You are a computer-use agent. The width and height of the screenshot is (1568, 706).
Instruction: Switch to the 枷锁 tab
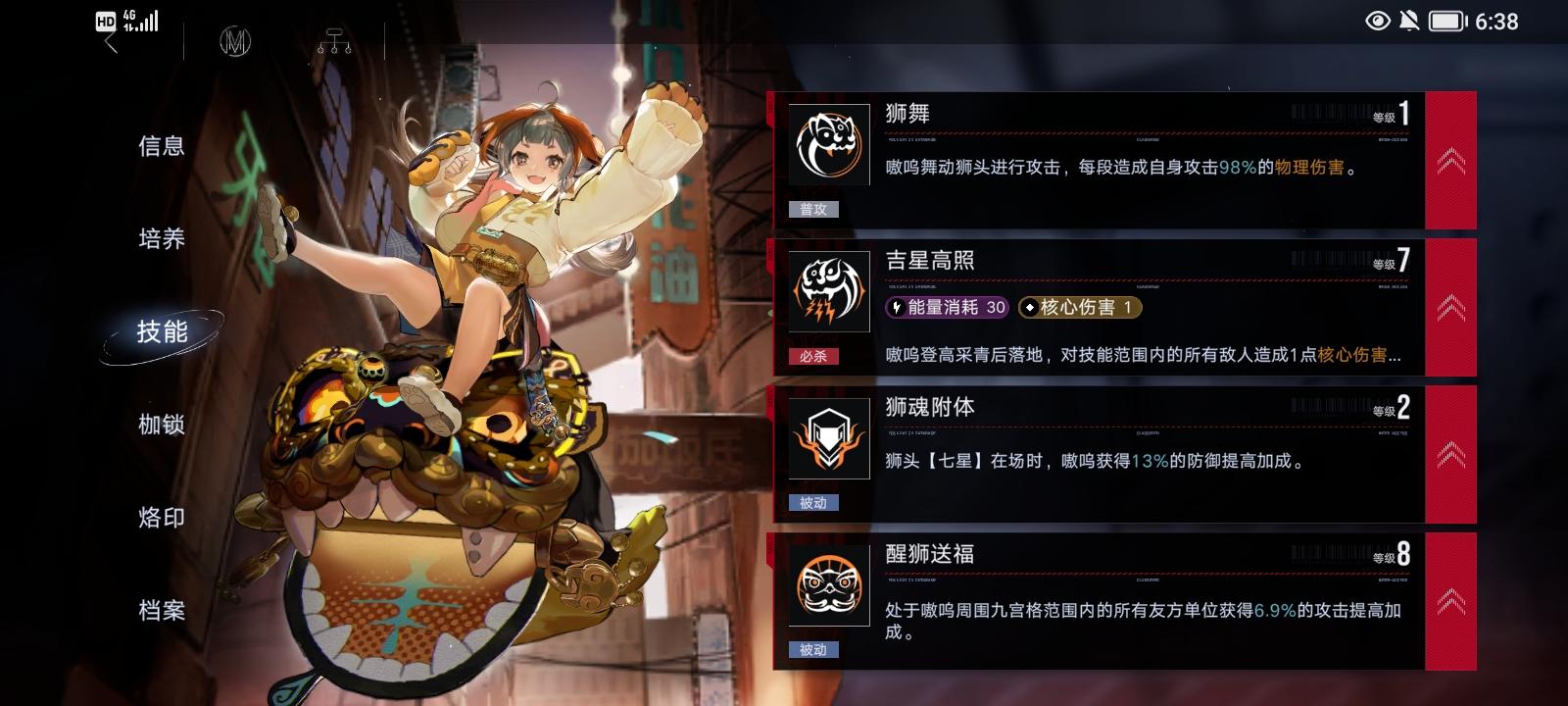[161, 425]
